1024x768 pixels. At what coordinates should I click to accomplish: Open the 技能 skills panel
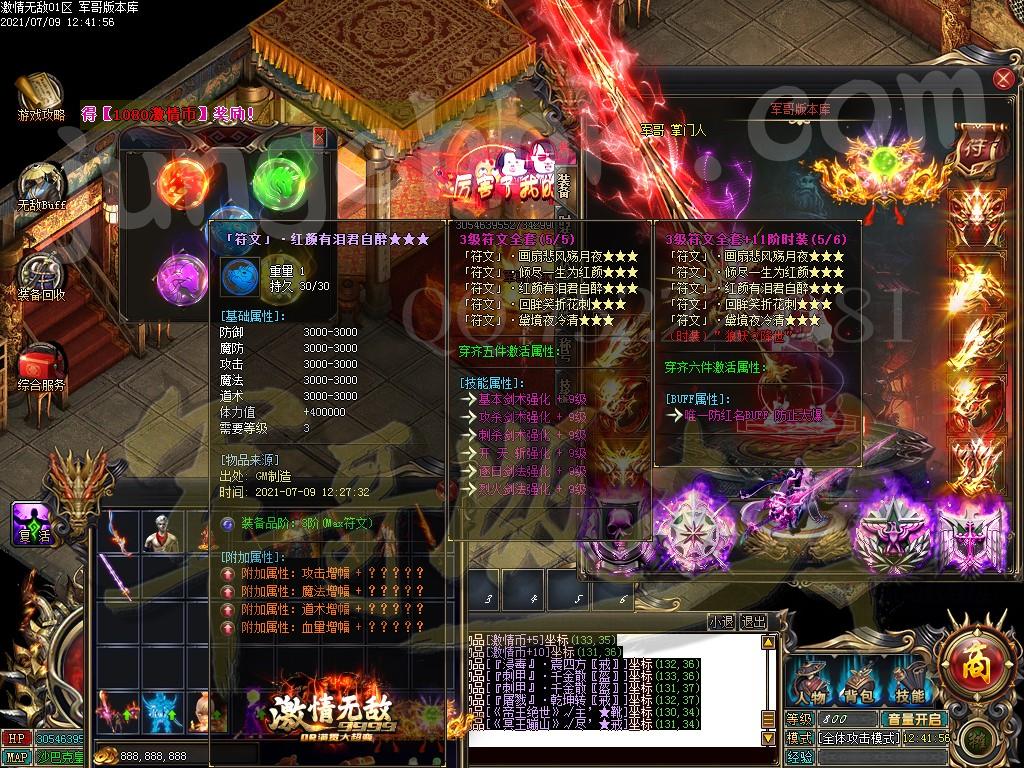pos(909,686)
